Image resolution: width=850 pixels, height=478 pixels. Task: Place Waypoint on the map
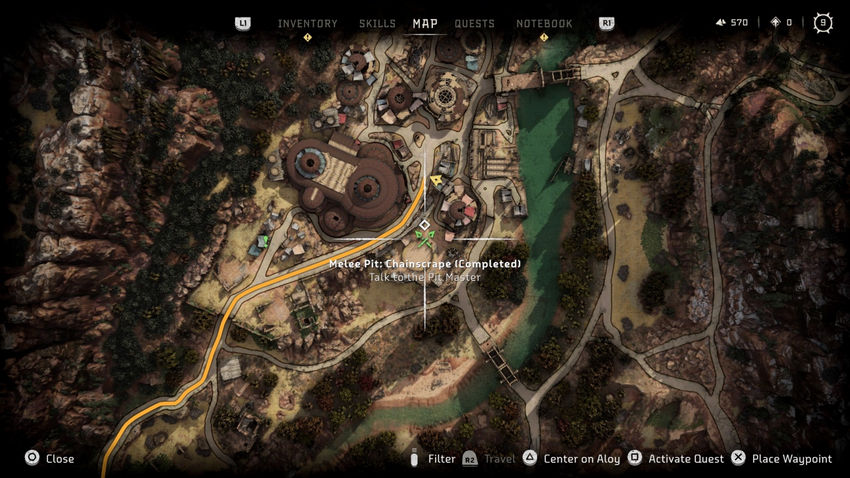click(781, 459)
